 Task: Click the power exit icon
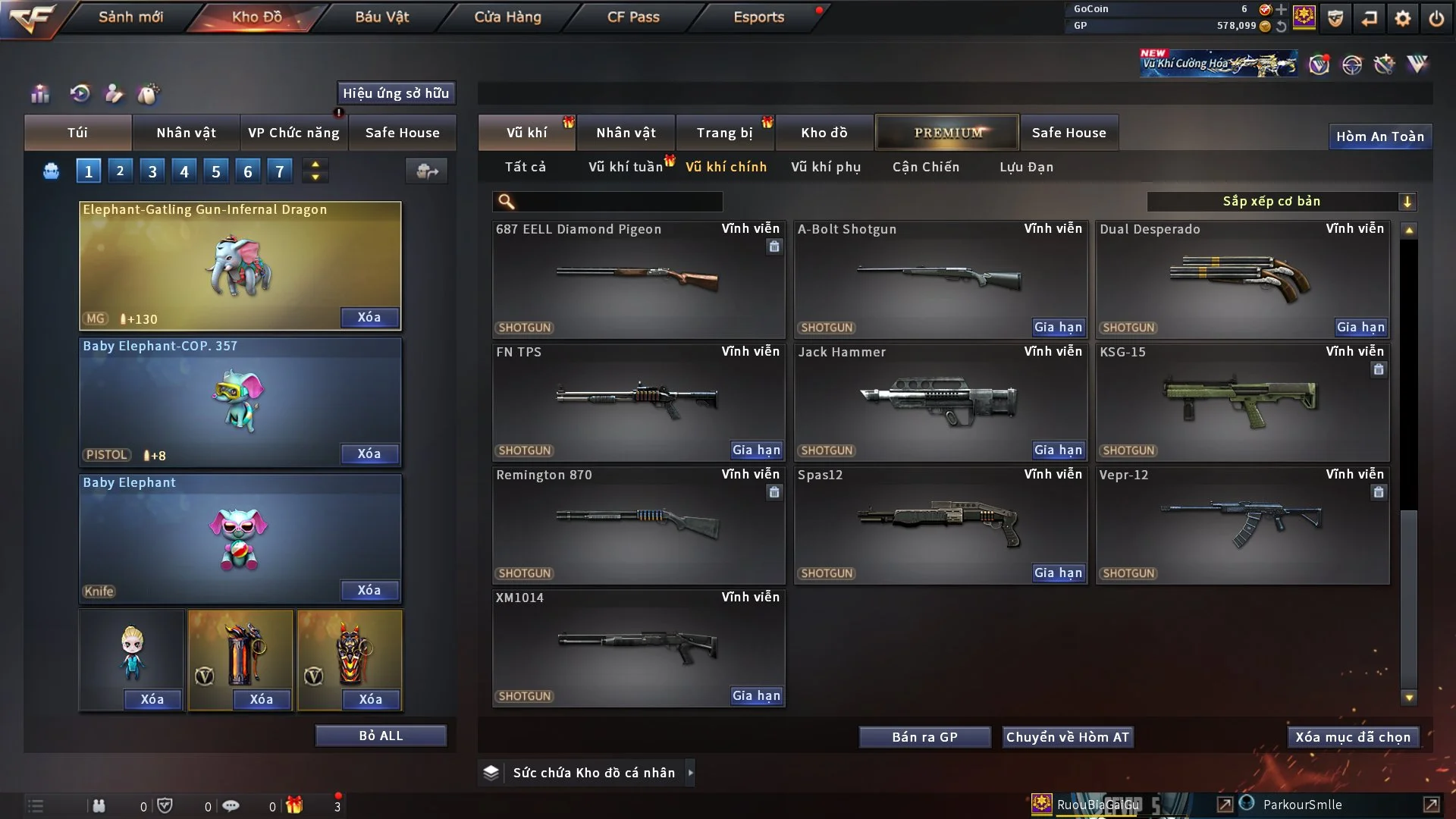pos(1436,18)
